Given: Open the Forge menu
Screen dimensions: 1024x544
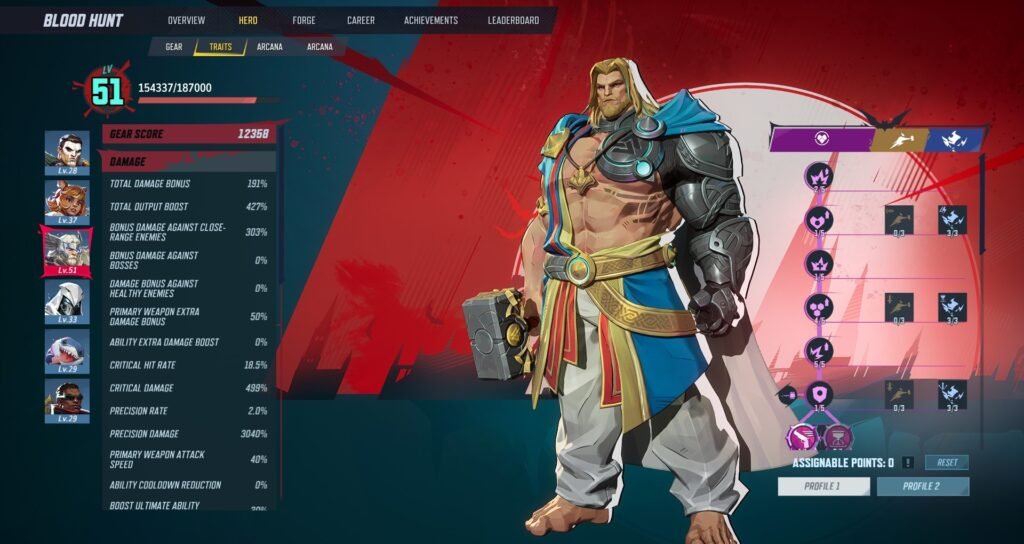Looking at the screenshot, I should coord(304,20).
